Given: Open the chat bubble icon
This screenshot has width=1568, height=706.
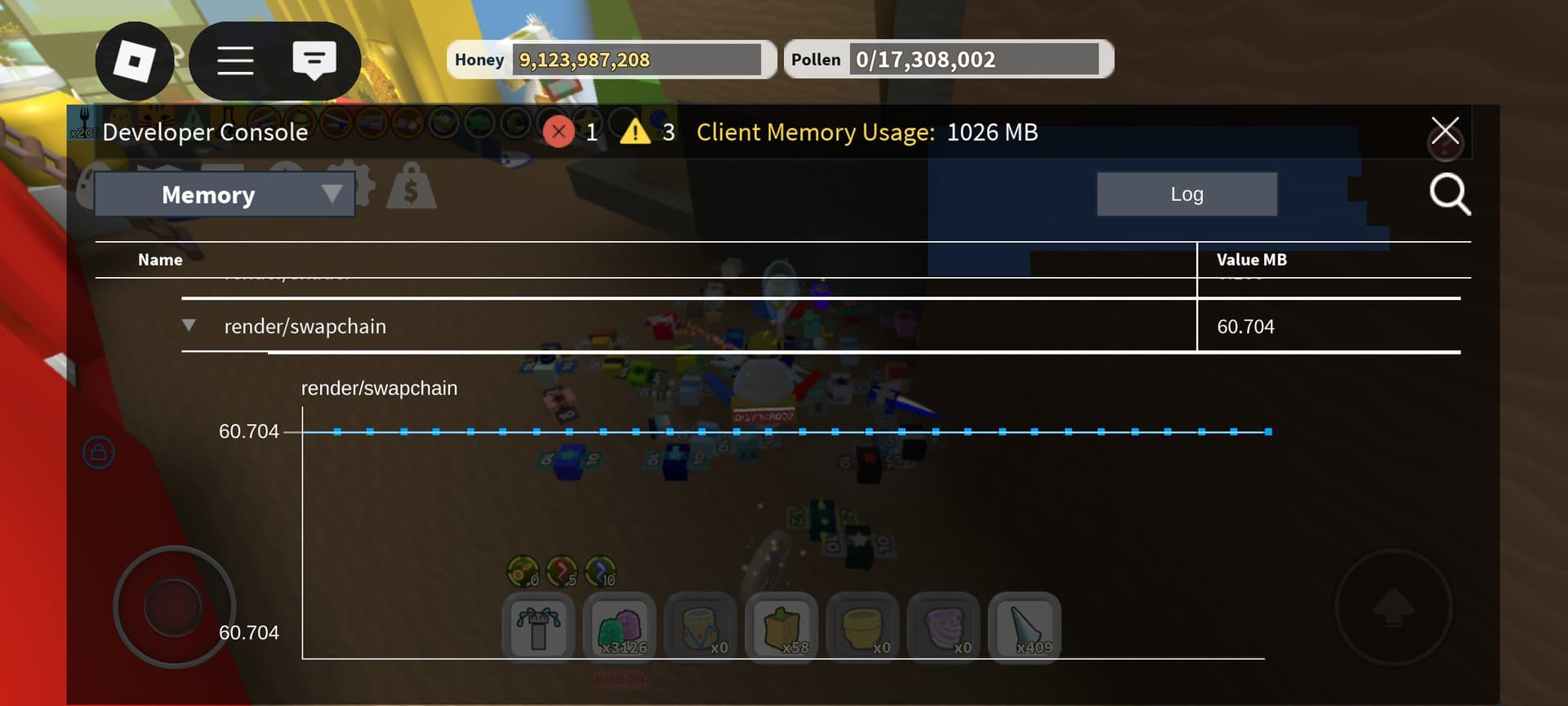Looking at the screenshot, I should (316, 60).
